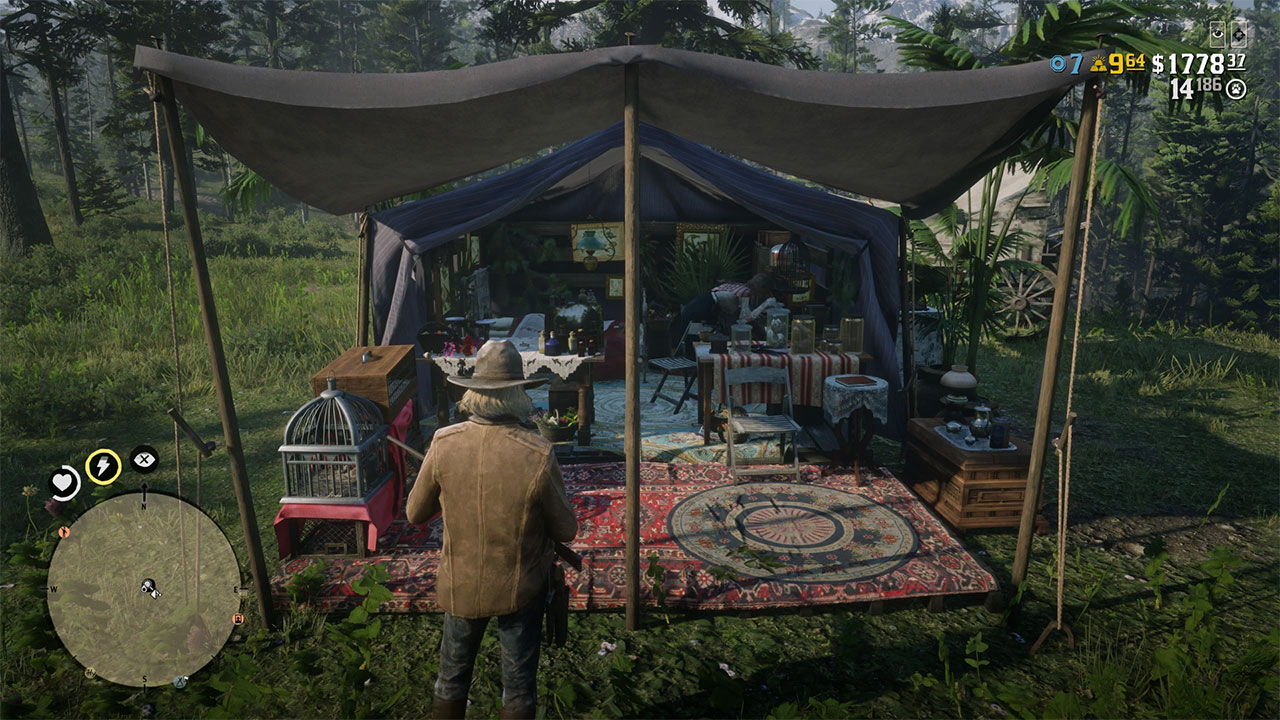Click the gold amount 9.64

(x=1127, y=62)
